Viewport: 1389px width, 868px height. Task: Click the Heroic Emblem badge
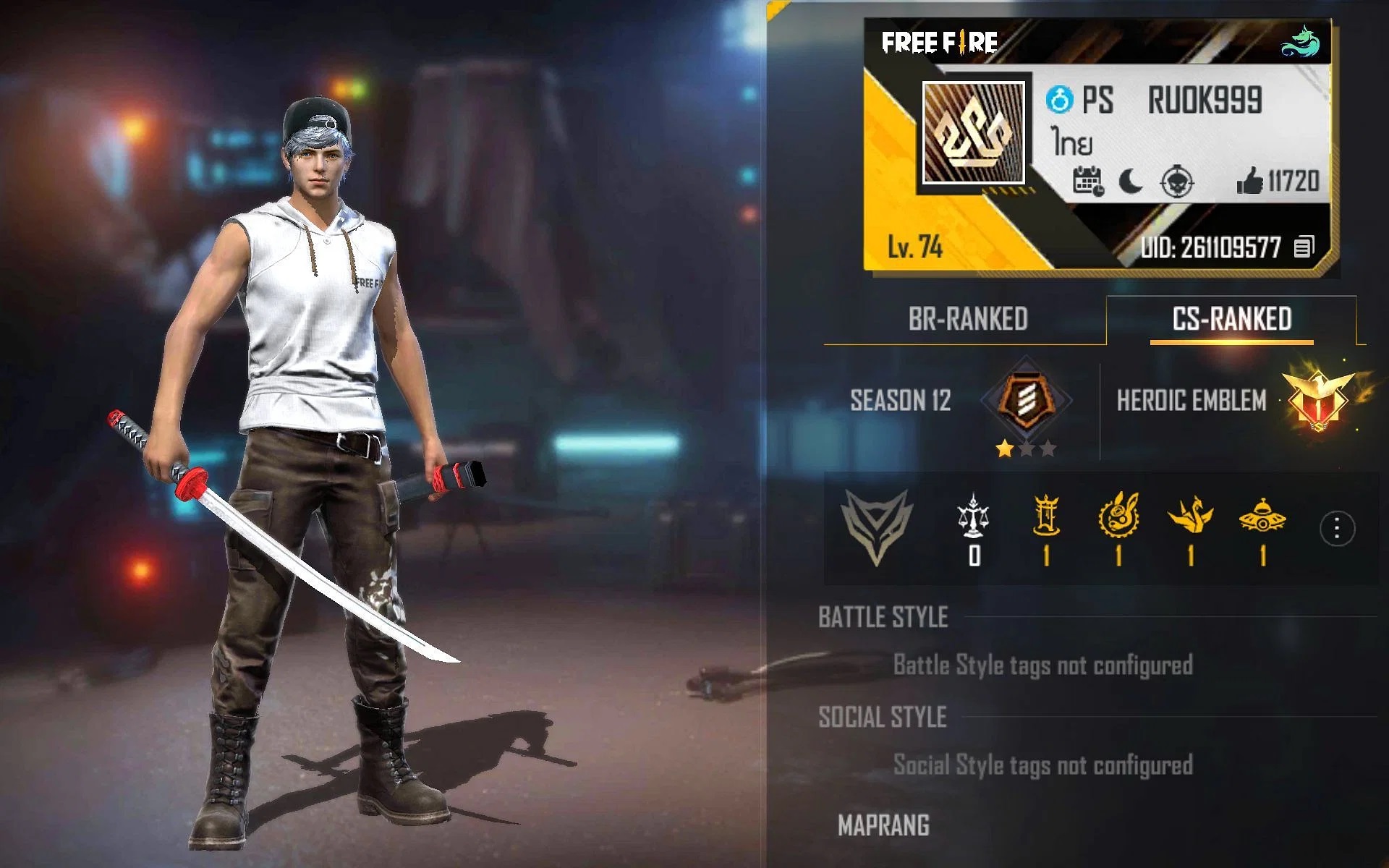click(x=1320, y=398)
